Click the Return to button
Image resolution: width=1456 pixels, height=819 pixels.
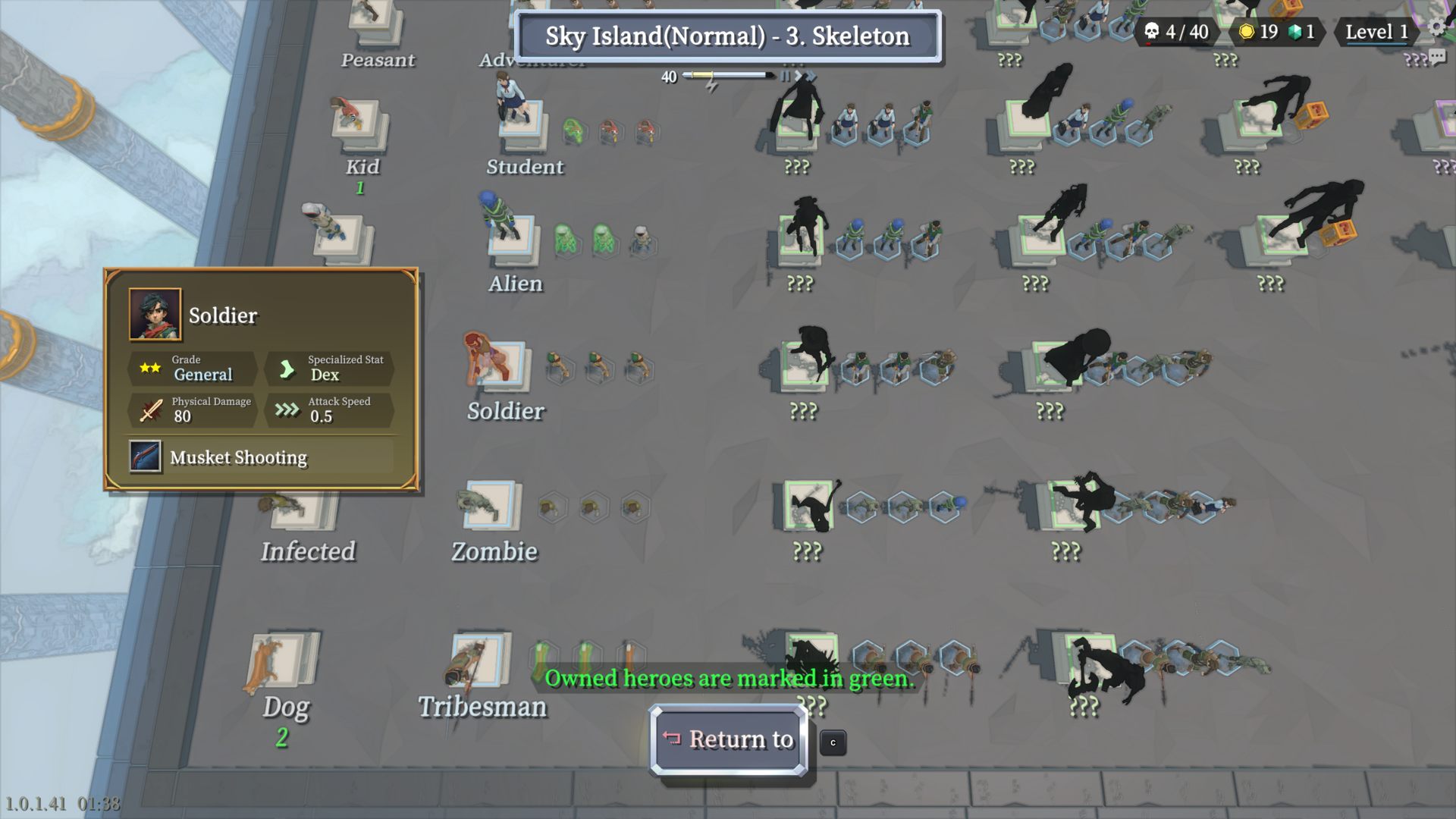point(728,739)
